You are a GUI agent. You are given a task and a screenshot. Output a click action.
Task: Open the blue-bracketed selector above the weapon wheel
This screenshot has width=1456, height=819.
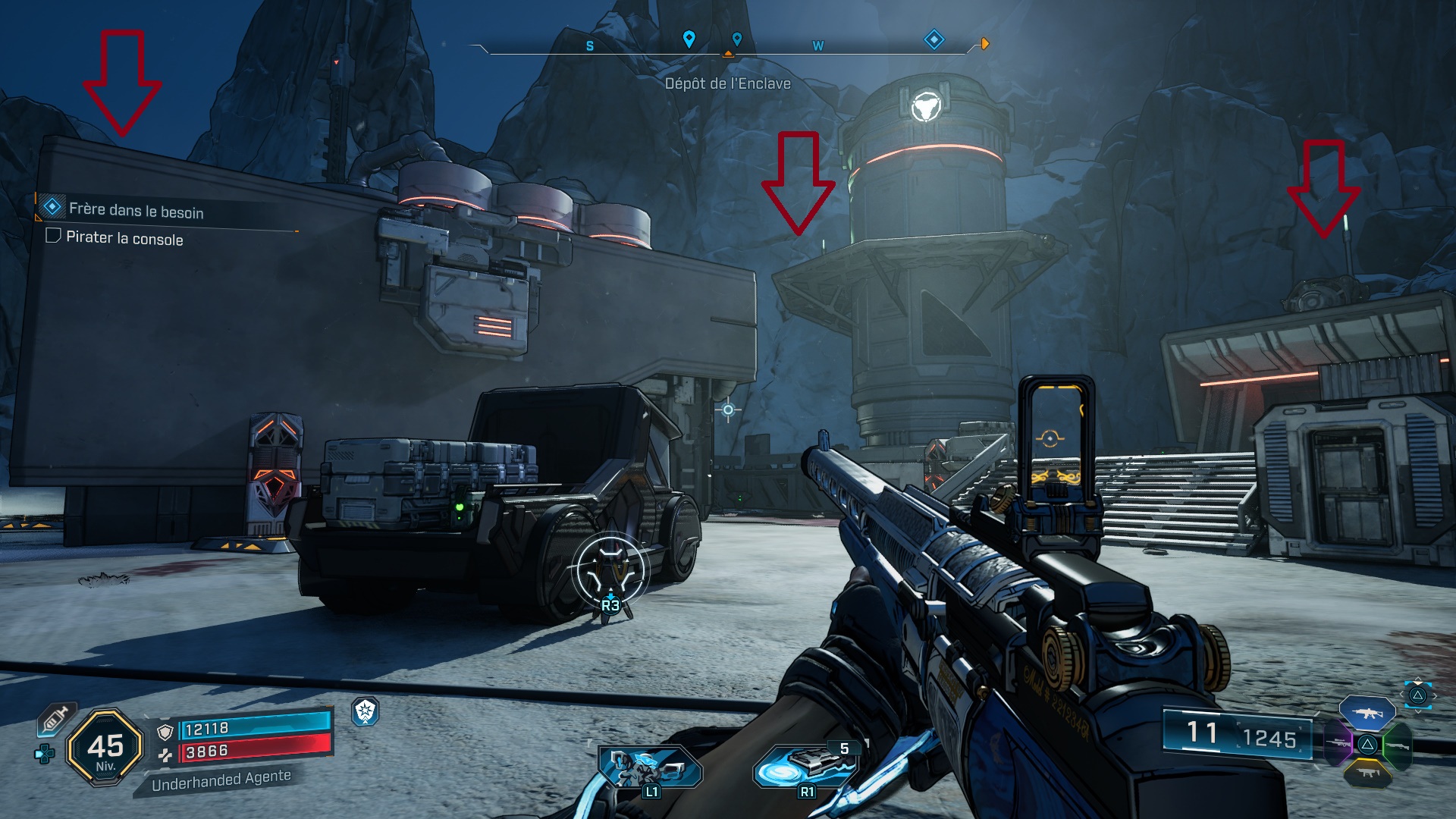tap(1417, 695)
